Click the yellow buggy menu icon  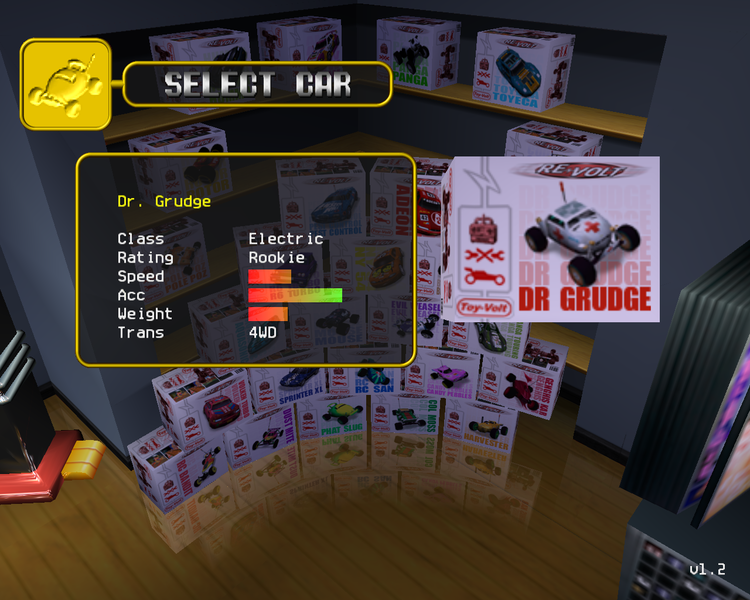tap(66, 84)
